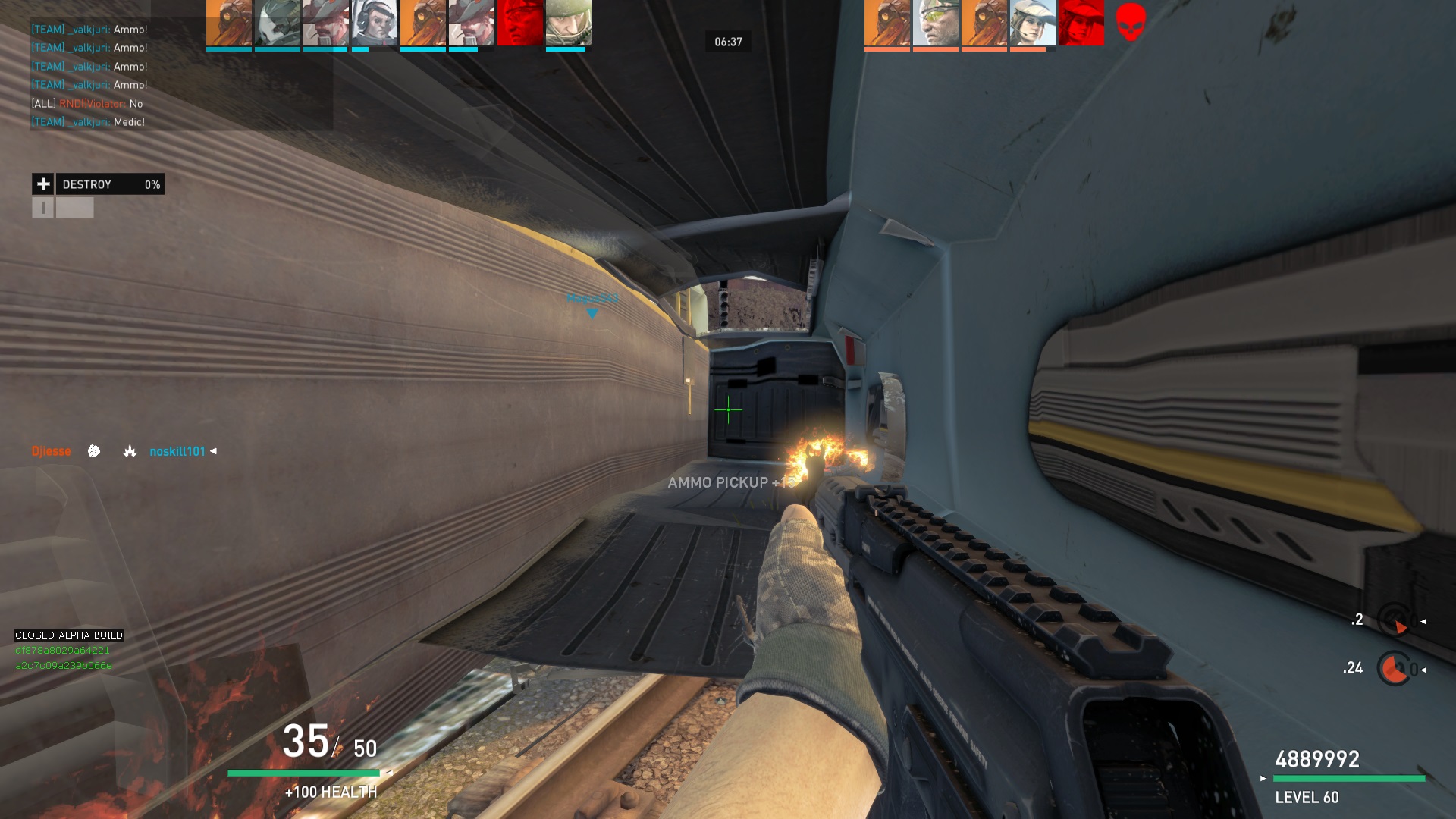Choose the enemy portrait with yellow goggles
This screenshot has height=819, width=1456.
pos(936,23)
